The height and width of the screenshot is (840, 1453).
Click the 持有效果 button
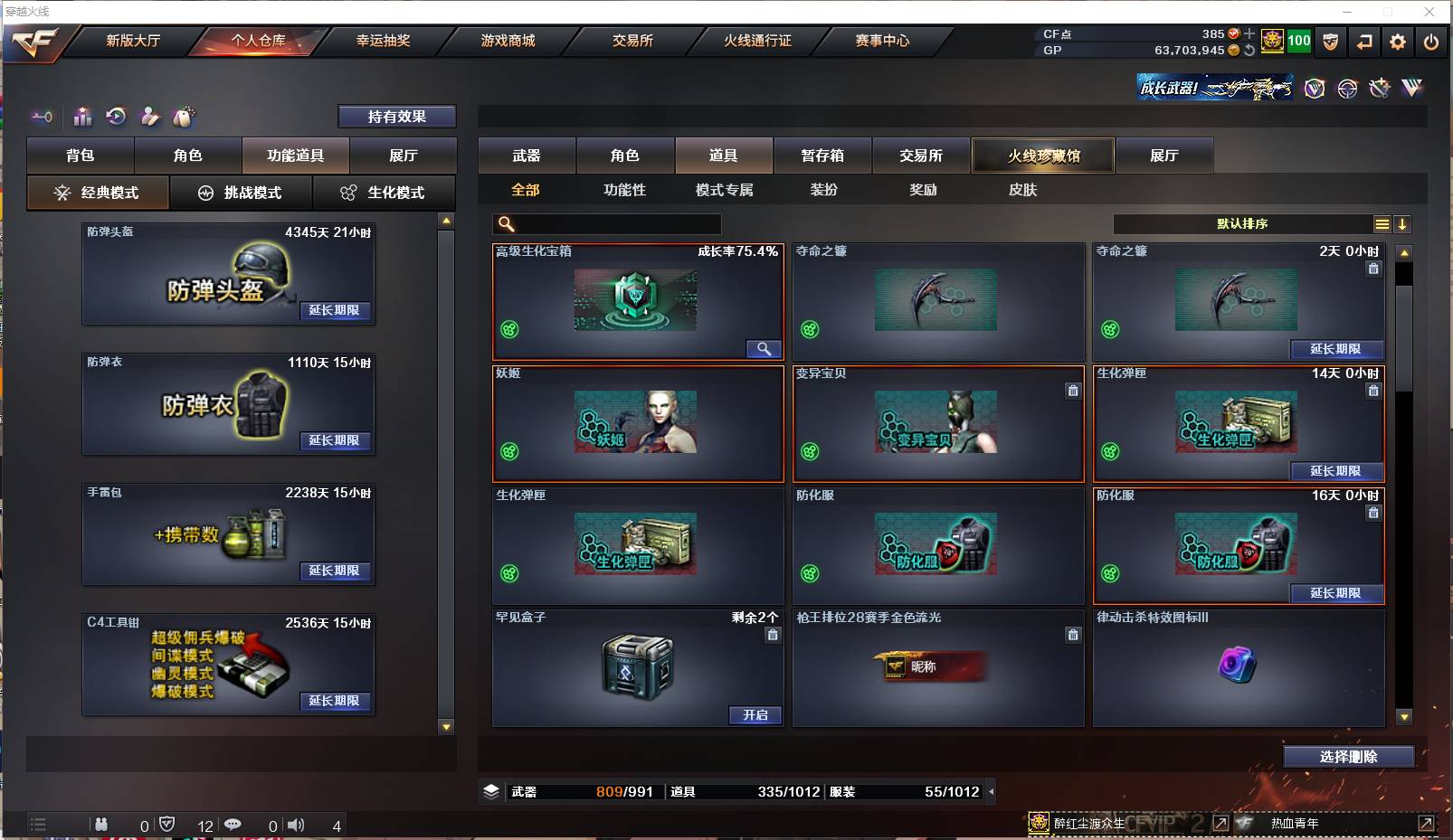397,116
